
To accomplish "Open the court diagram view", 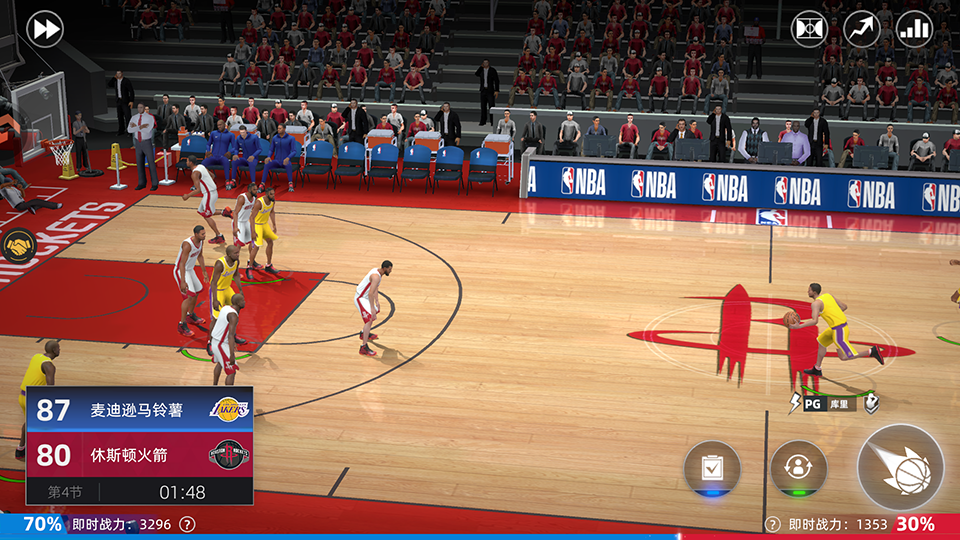I will pyautogui.click(x=809, y=29).
